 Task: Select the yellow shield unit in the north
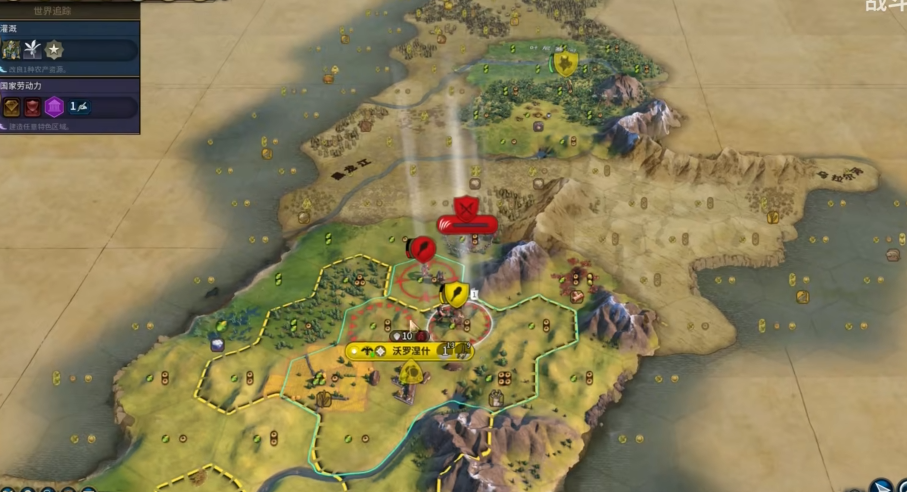pyautogui.click(x=565, y=64)
